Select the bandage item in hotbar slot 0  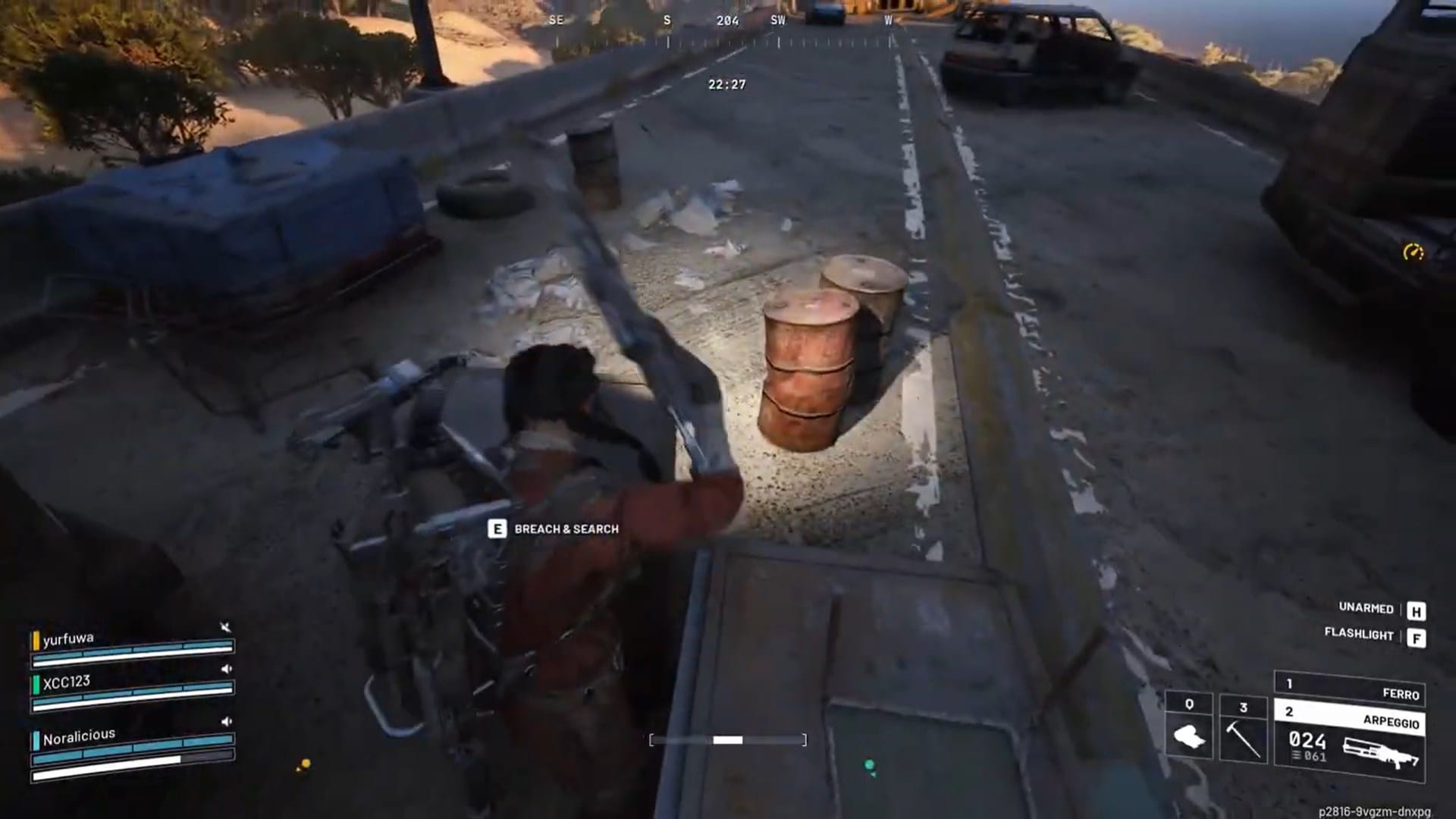1190,736
